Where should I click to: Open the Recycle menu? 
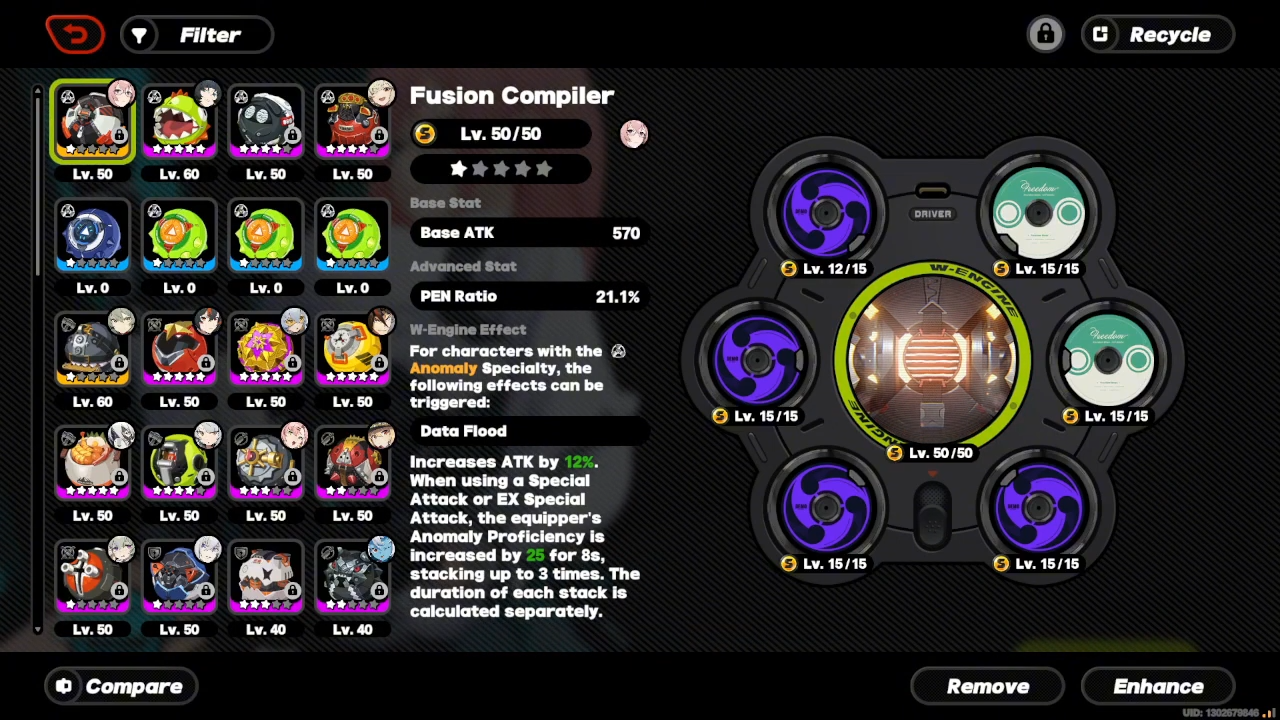click(1158, 35)
